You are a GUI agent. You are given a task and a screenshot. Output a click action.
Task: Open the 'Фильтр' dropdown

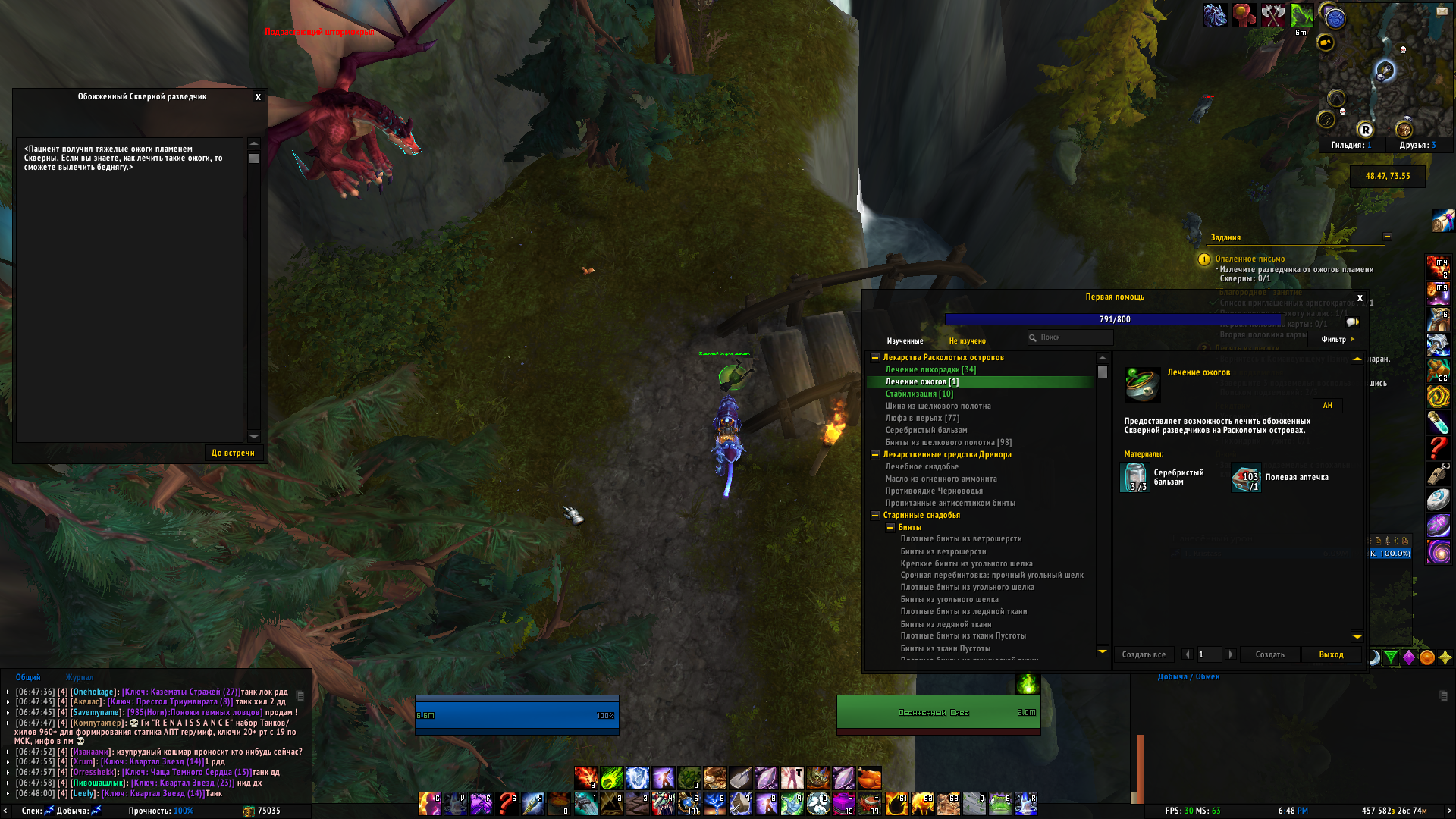(1337, 339)
